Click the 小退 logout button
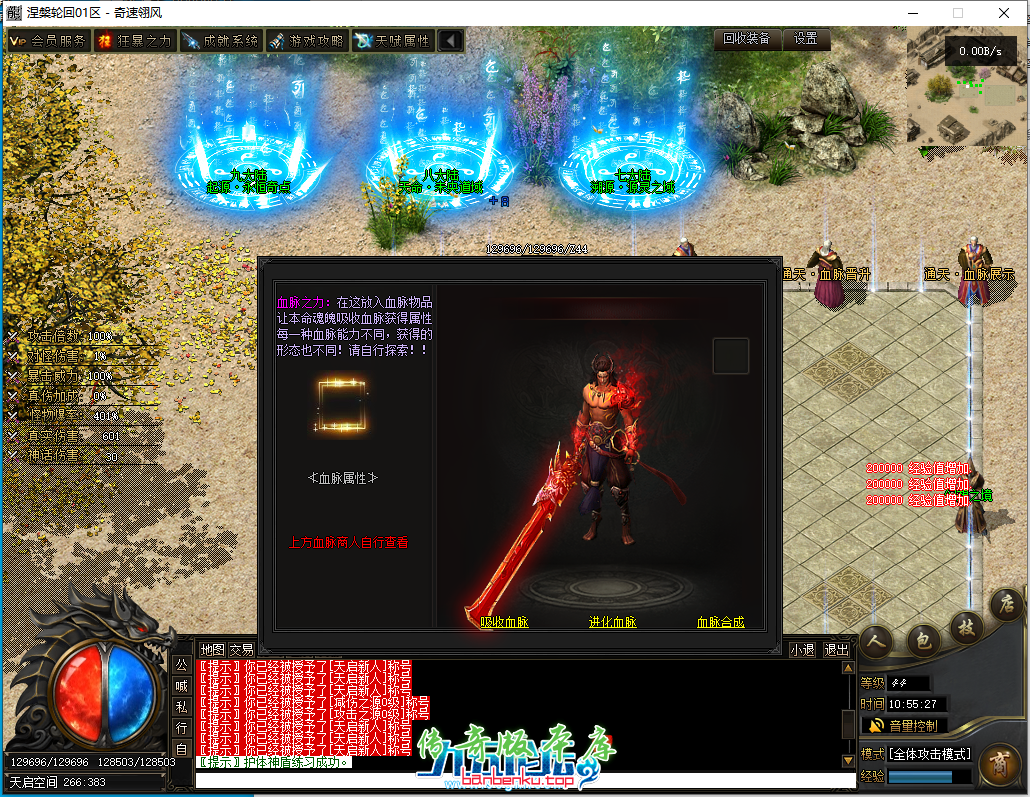Screen dimensions: 1030x797 pyautogui.click(x=802, y=650)
